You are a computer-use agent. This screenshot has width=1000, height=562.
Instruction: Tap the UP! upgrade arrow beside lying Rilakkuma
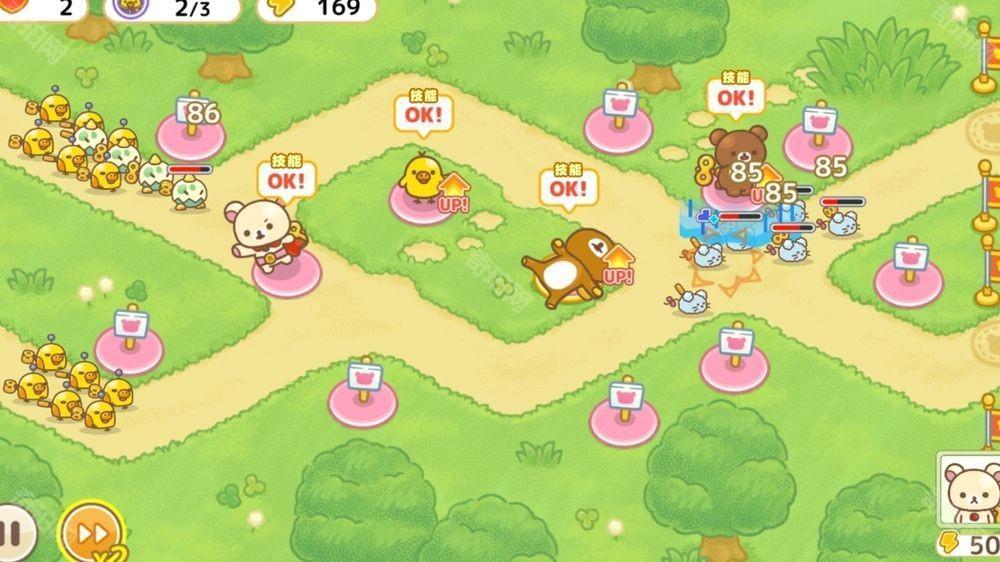pos(619,265)
